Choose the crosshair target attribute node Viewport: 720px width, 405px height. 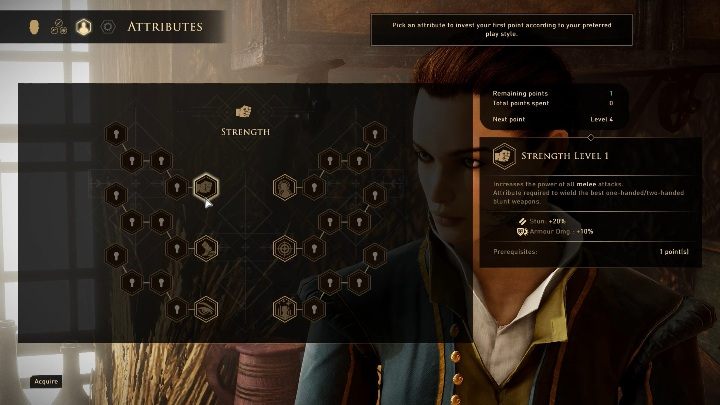(286, 245)
